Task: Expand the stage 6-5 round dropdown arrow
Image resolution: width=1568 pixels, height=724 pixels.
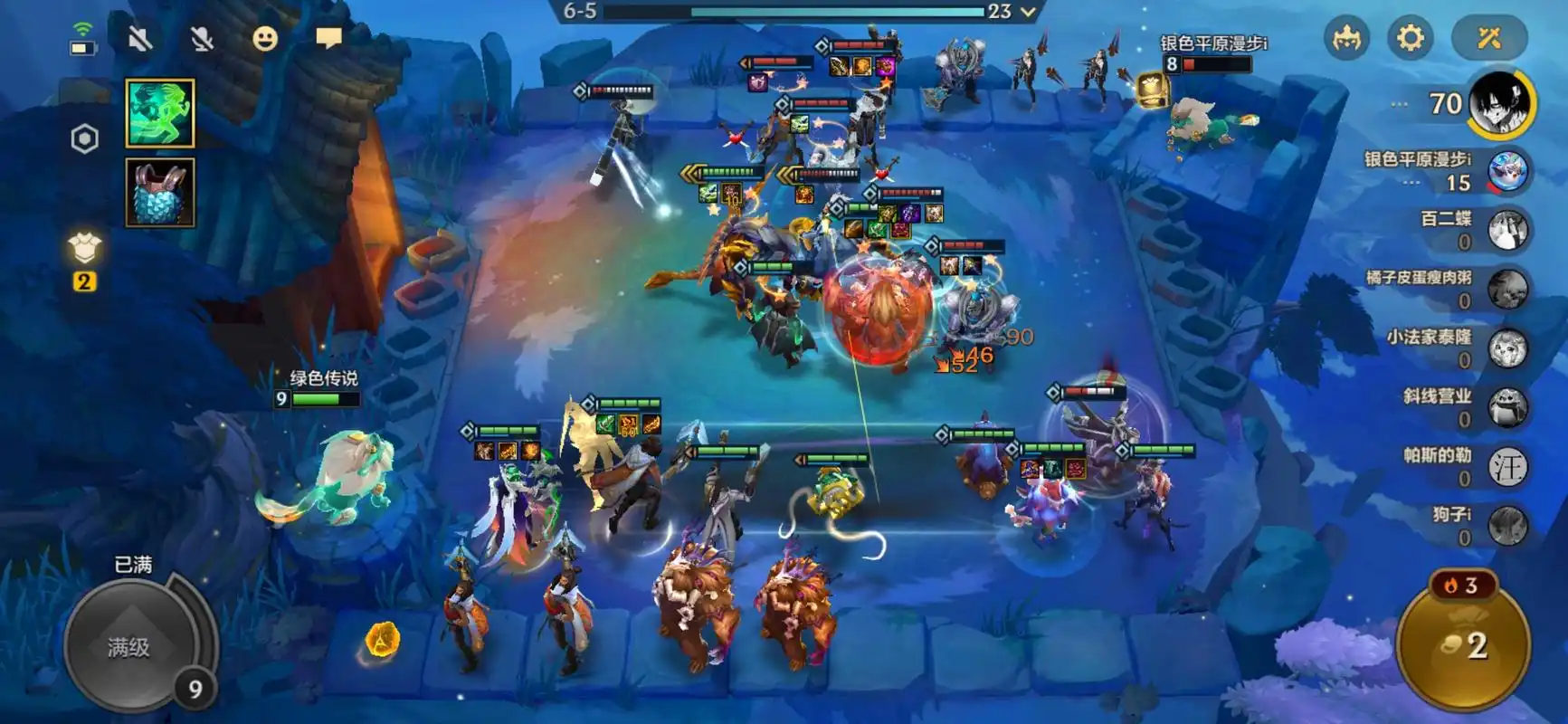Action: point(1027,12)
